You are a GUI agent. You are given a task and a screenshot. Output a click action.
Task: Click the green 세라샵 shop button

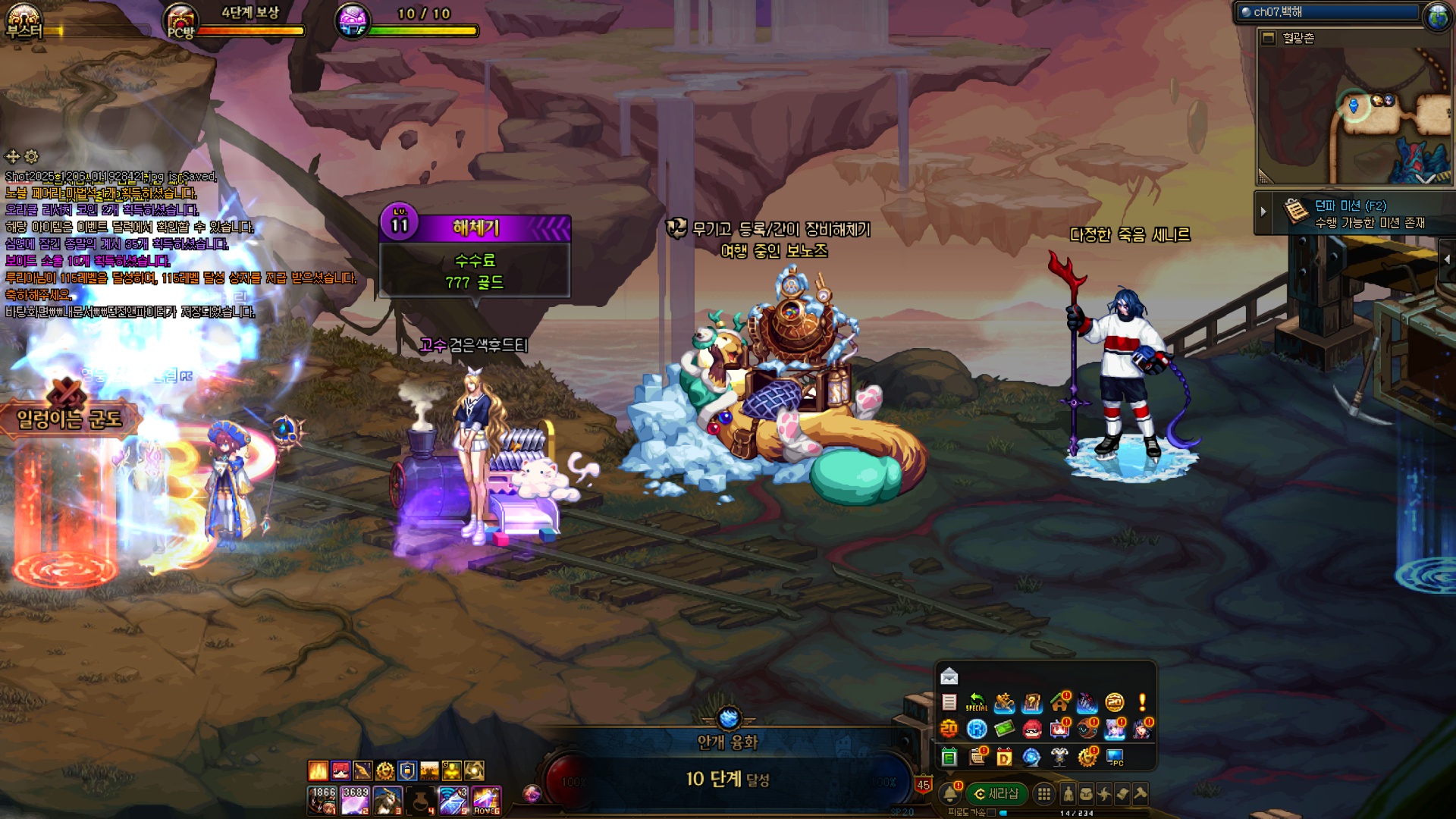pyautogui.click(x=996, y=794)
